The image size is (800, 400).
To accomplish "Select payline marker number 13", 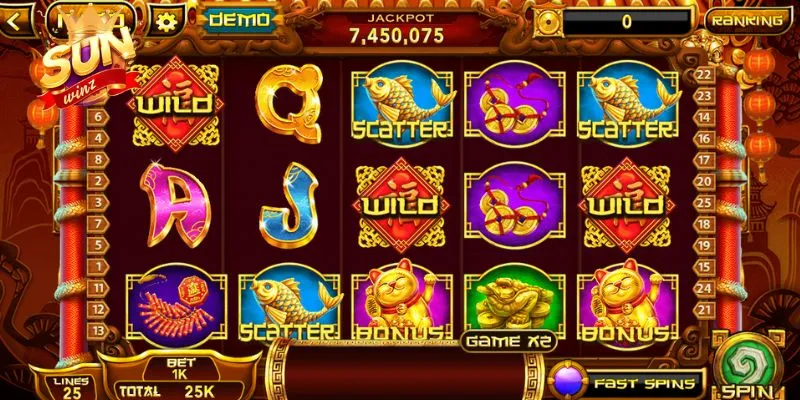I will tap(99, 331).
